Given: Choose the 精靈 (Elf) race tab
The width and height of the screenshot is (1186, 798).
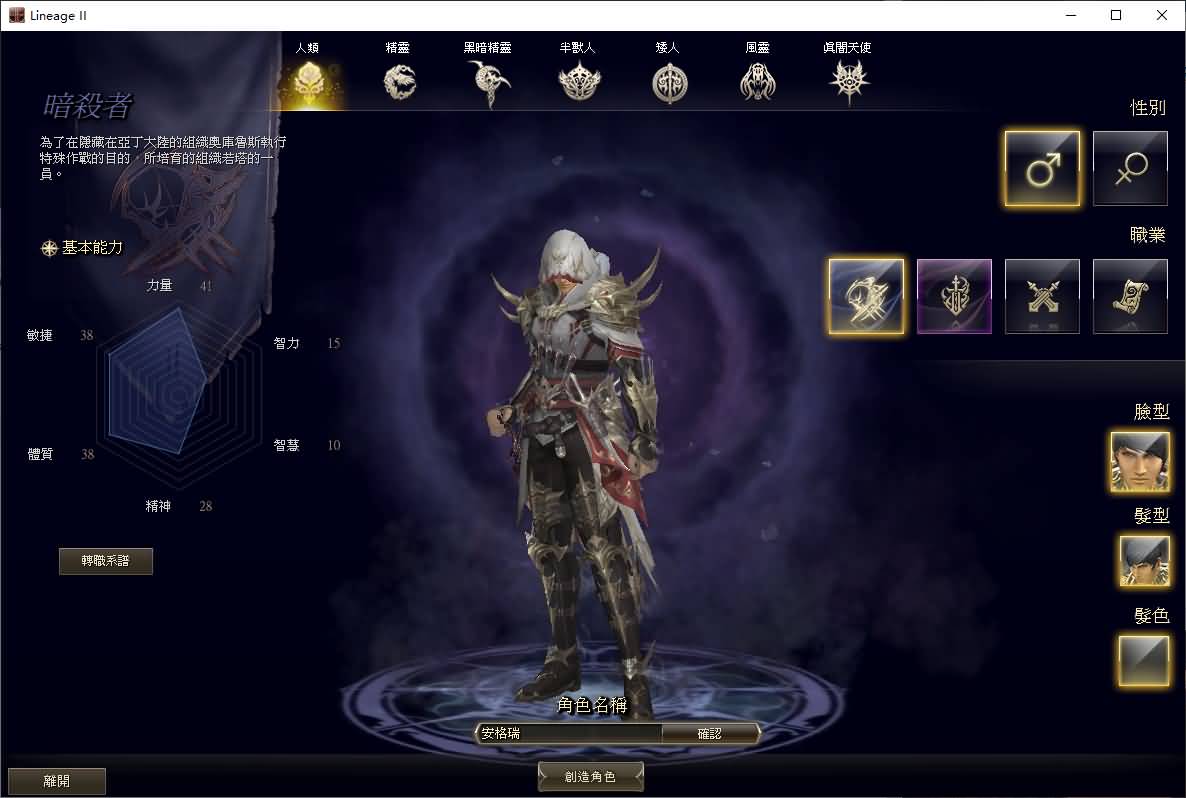Looking at the screenshot, I should pyautogui.click(x=398, y=80).
